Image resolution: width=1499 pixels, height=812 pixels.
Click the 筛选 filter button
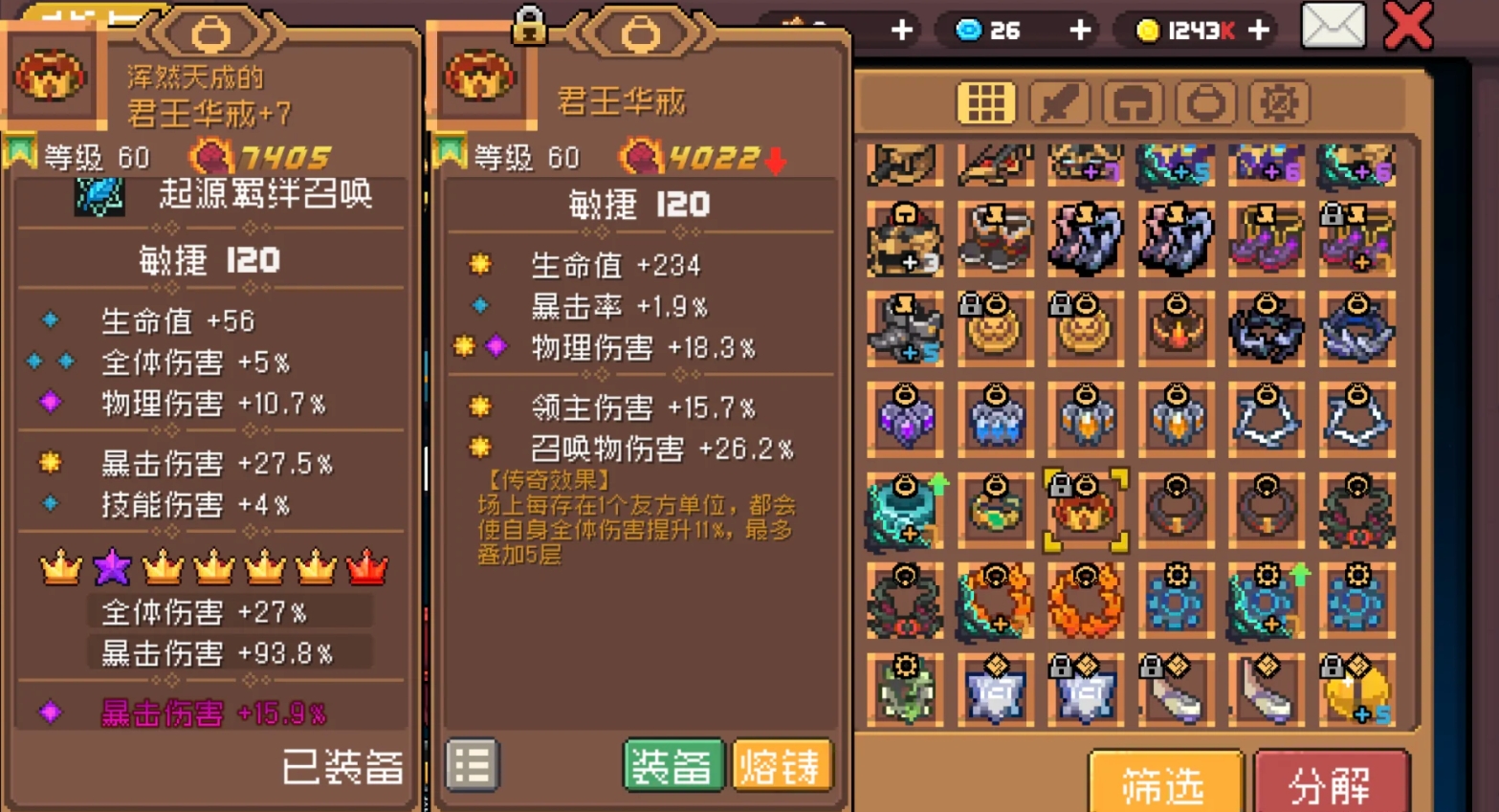[x=1163, y=782]
